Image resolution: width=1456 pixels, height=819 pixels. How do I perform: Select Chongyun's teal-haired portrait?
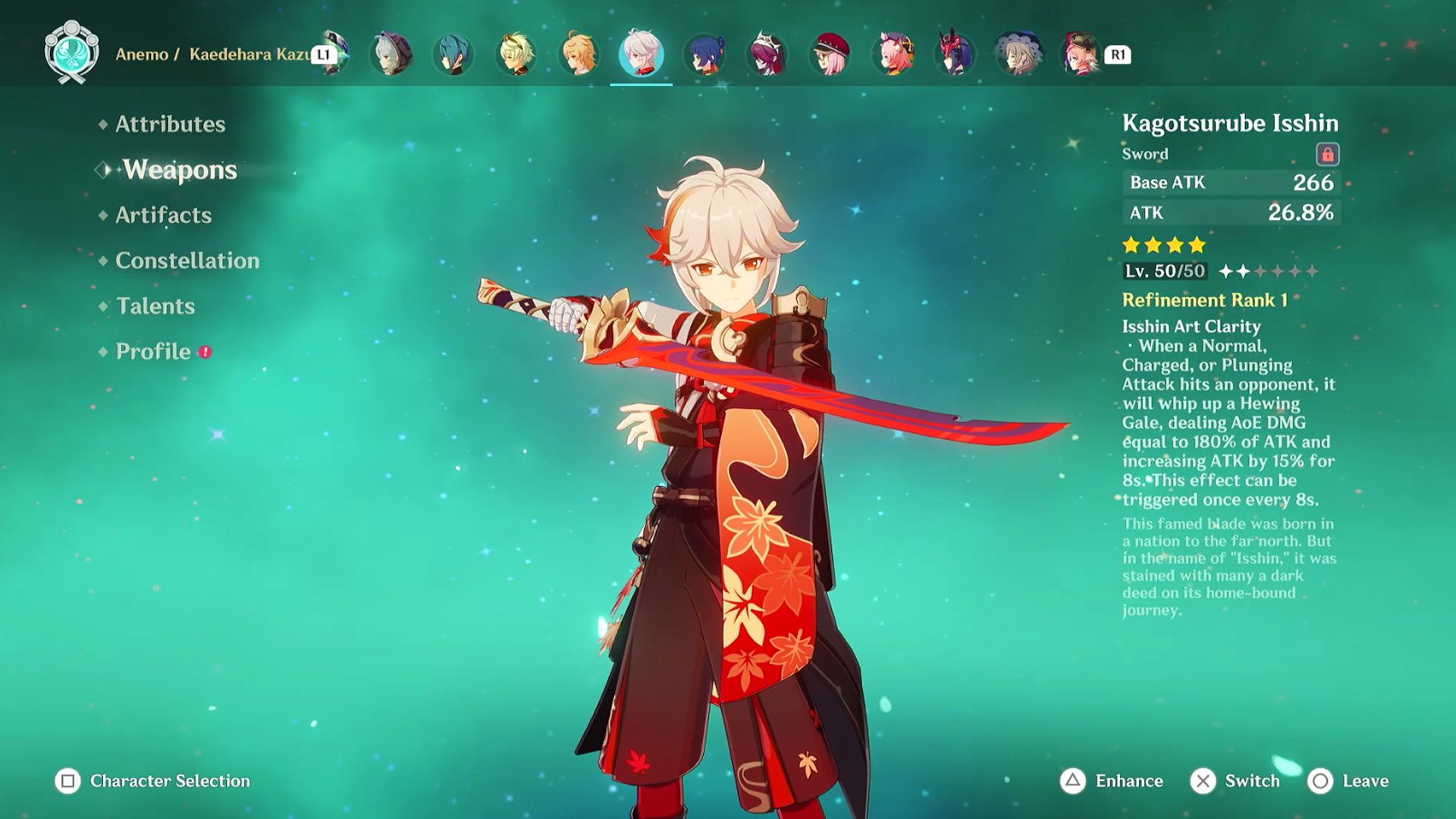click(451, 53)
